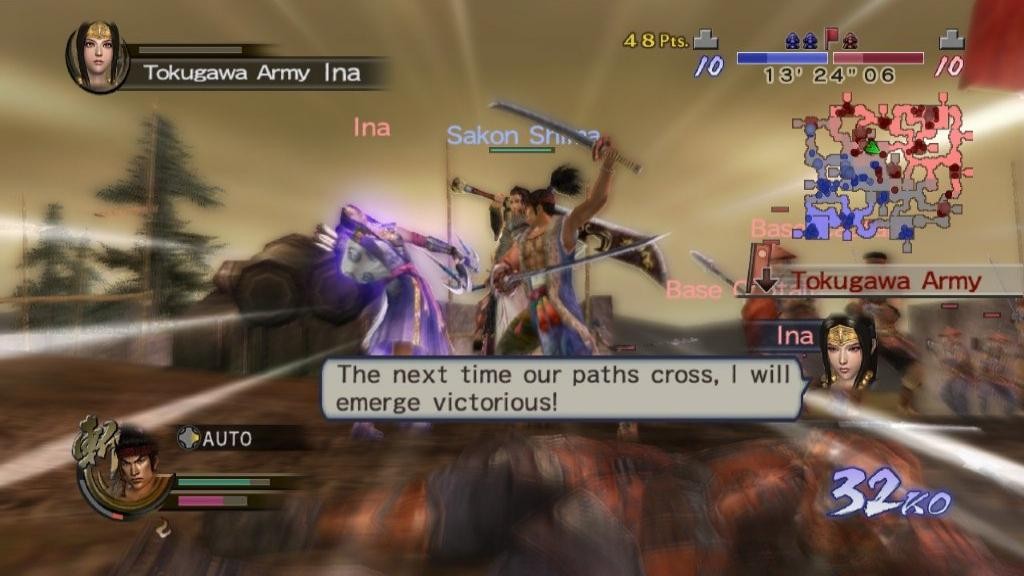This screenshot has width=1024, height=576.
Task: Select Ina's portrait in the target panel
Action: point(97,56)
